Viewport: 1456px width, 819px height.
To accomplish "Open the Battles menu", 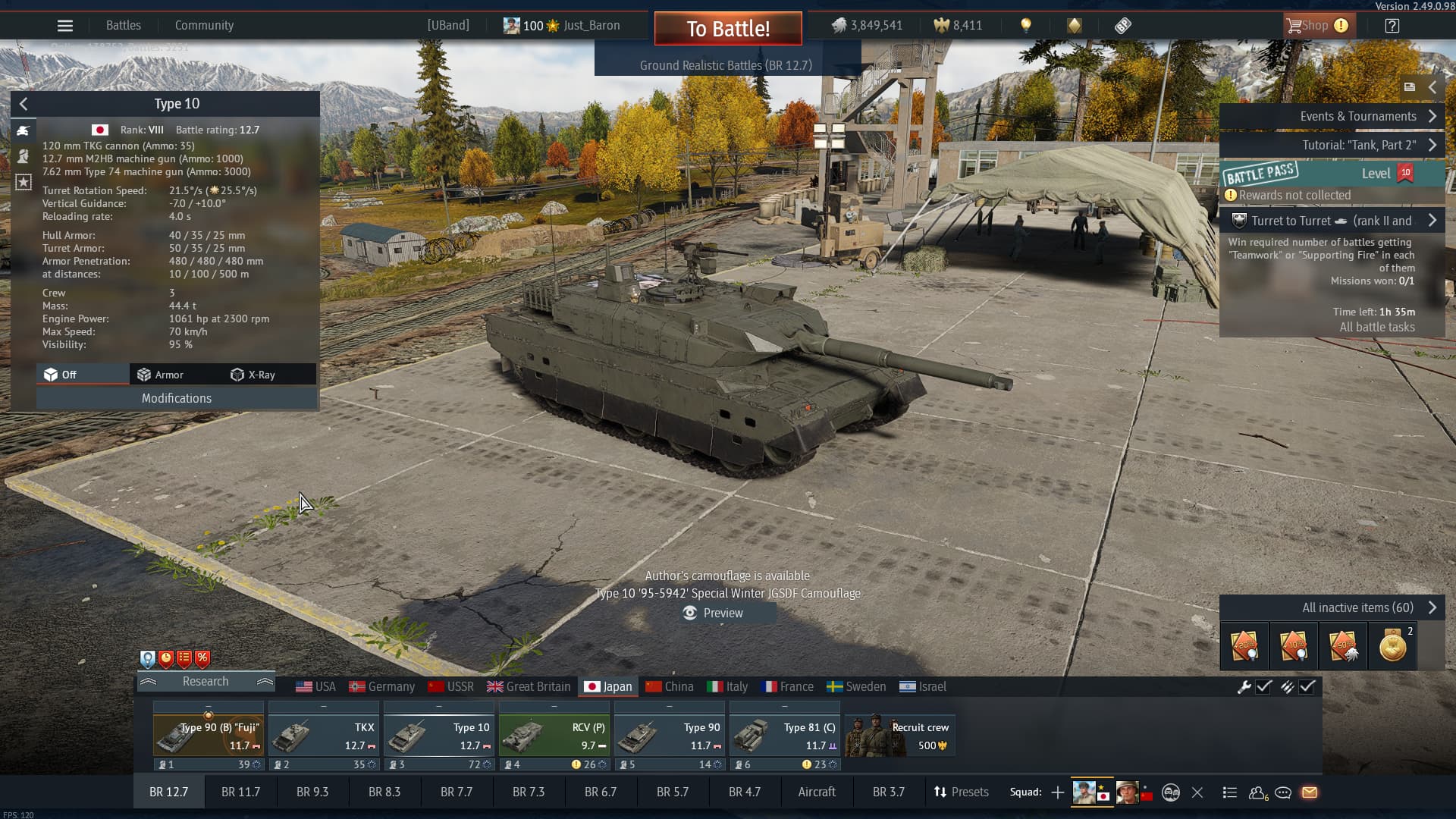I will click(x=124, y=26).
